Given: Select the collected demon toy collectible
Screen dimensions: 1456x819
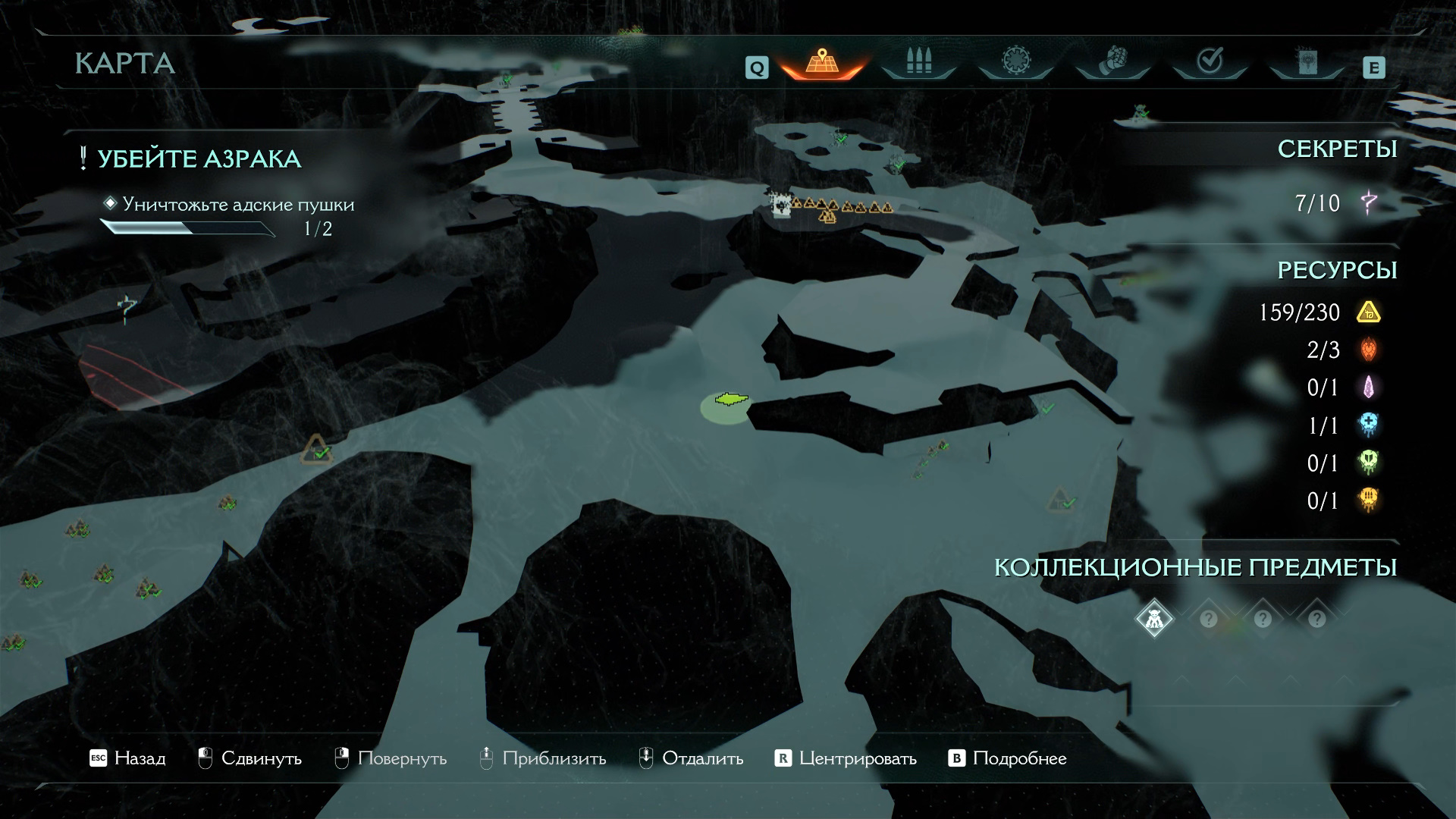Looking at the screenshot, I should [x=1154, y=619].
